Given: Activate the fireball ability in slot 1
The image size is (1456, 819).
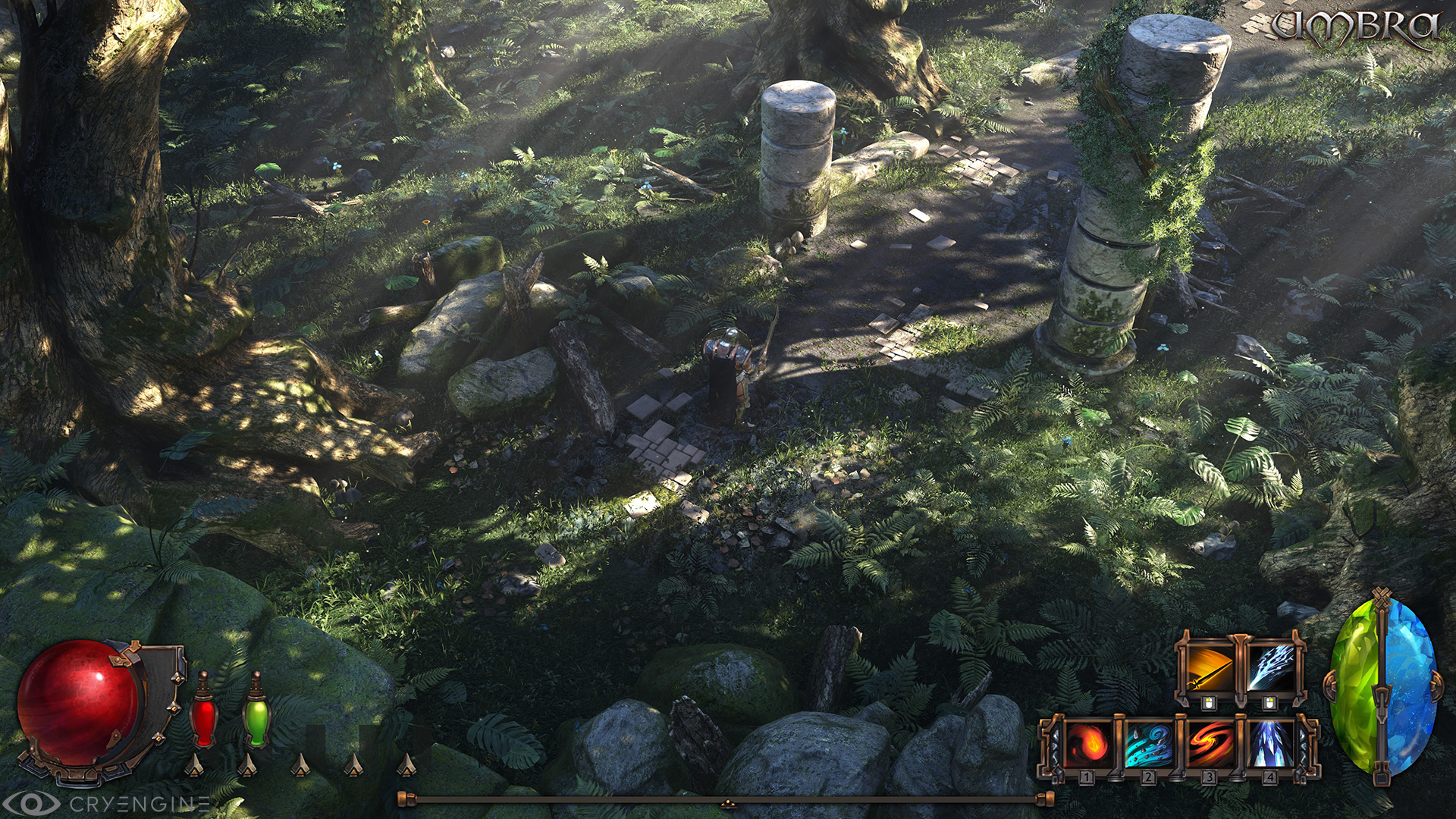Looking at the screenshot, I should point(1087,743).
